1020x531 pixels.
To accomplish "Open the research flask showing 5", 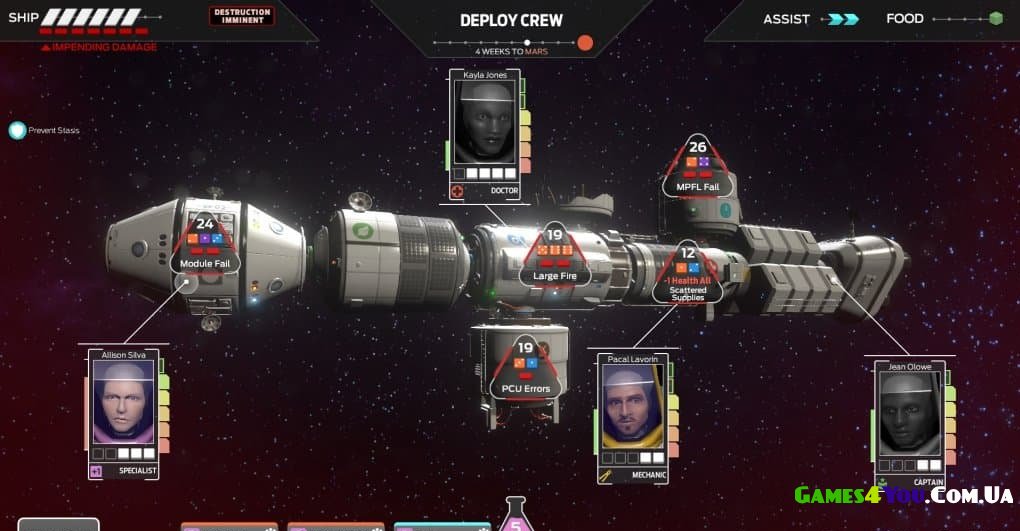I will [516, 517].
